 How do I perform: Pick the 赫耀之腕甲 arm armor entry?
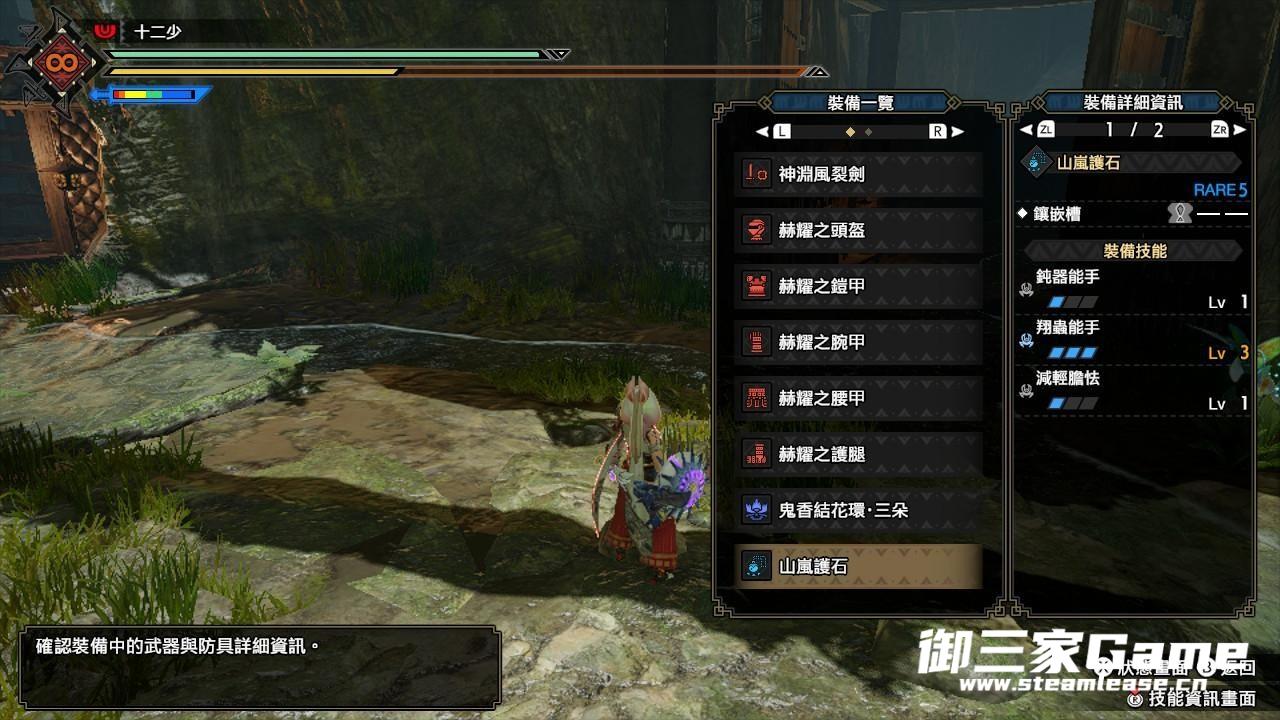(x=858, y=342)
